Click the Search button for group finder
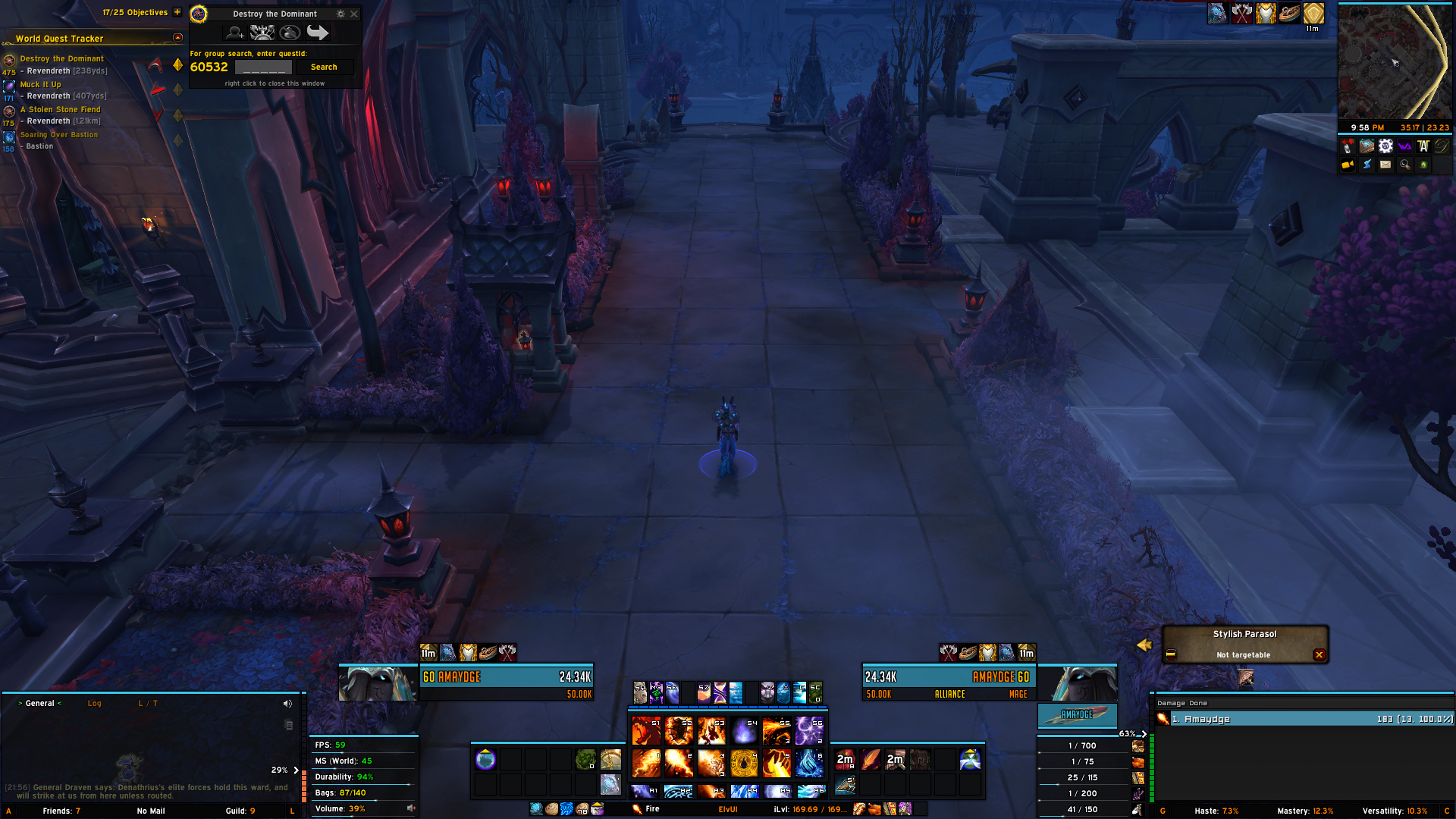1456x819 pixels. (324, 67)
